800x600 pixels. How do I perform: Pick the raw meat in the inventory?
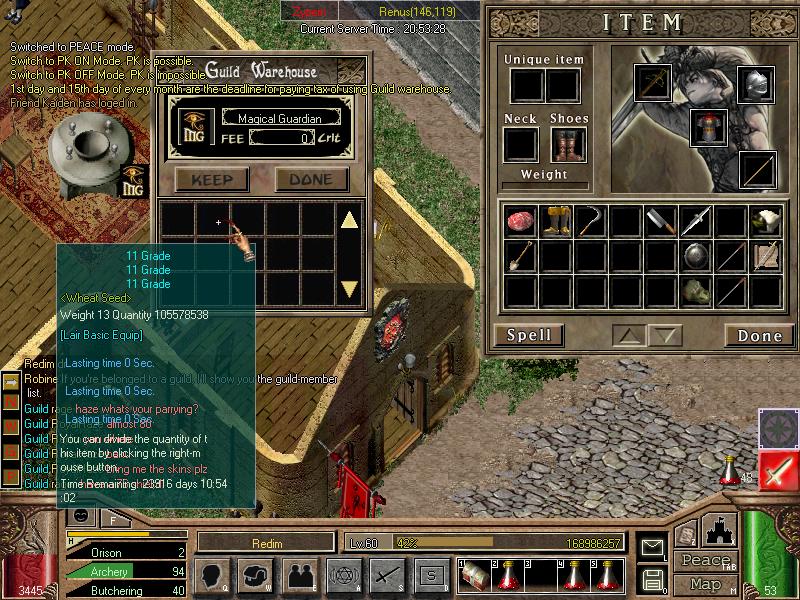[x=520, y=221]
